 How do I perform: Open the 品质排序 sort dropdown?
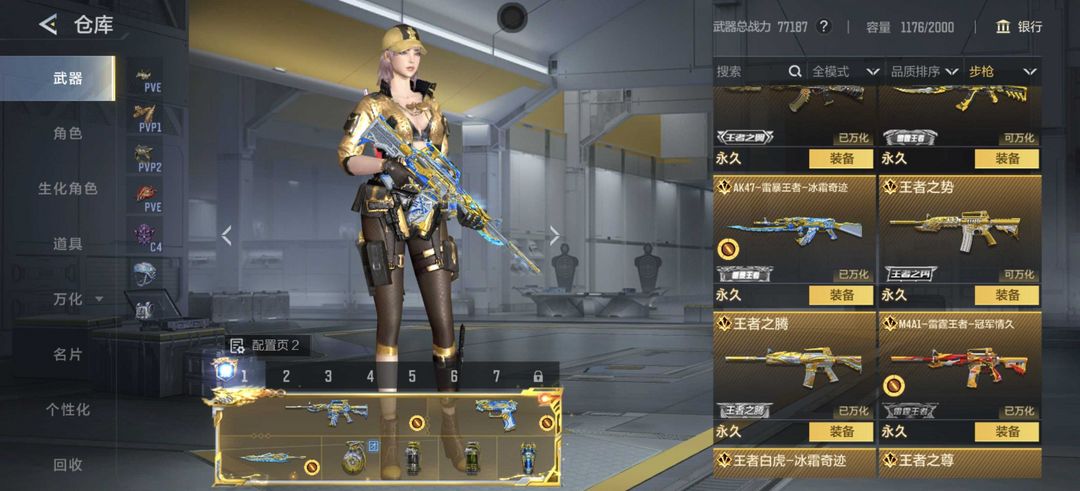pyautogui.click(x=924, y=71)
